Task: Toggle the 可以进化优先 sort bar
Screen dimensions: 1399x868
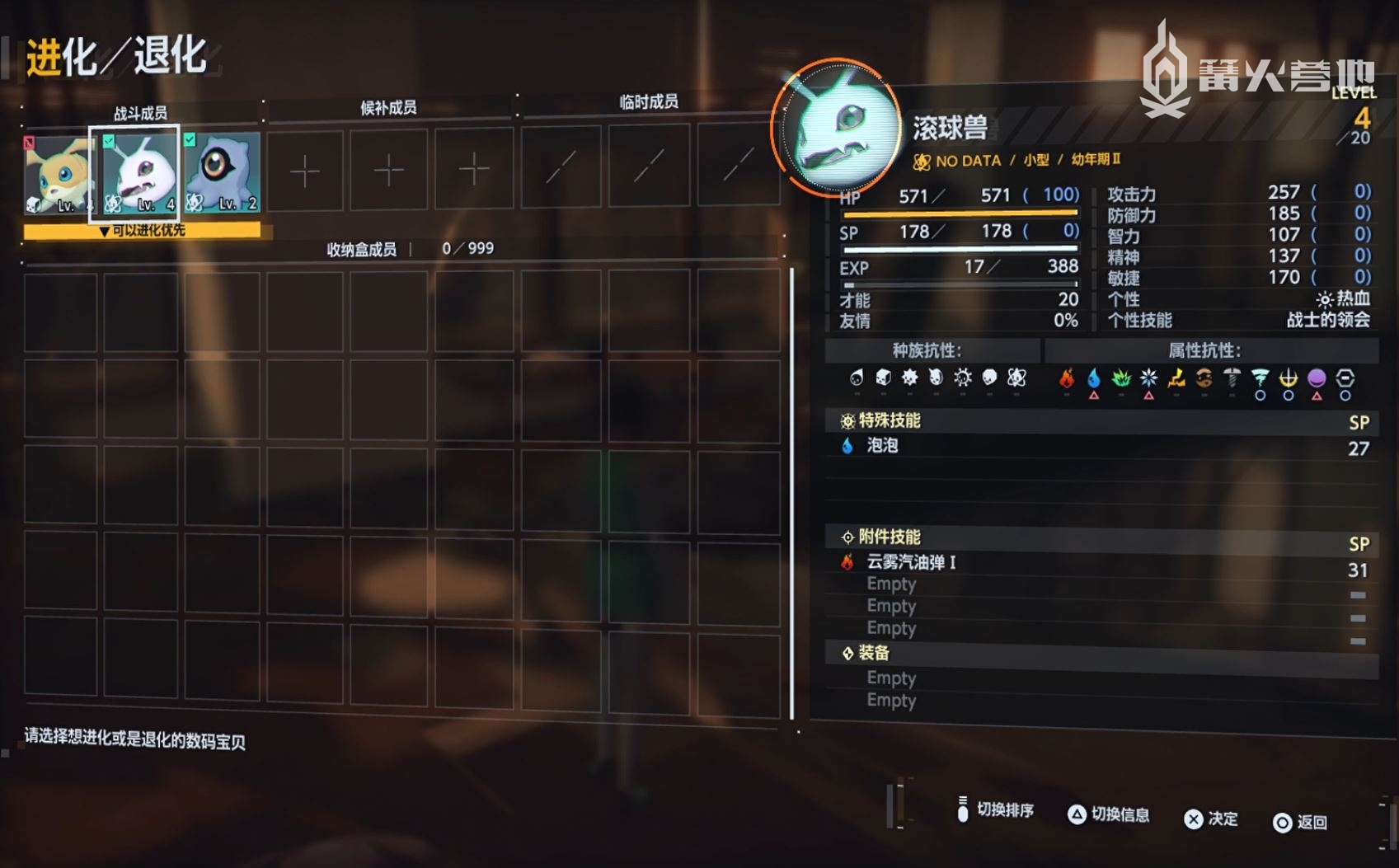Action: (143, 231)
